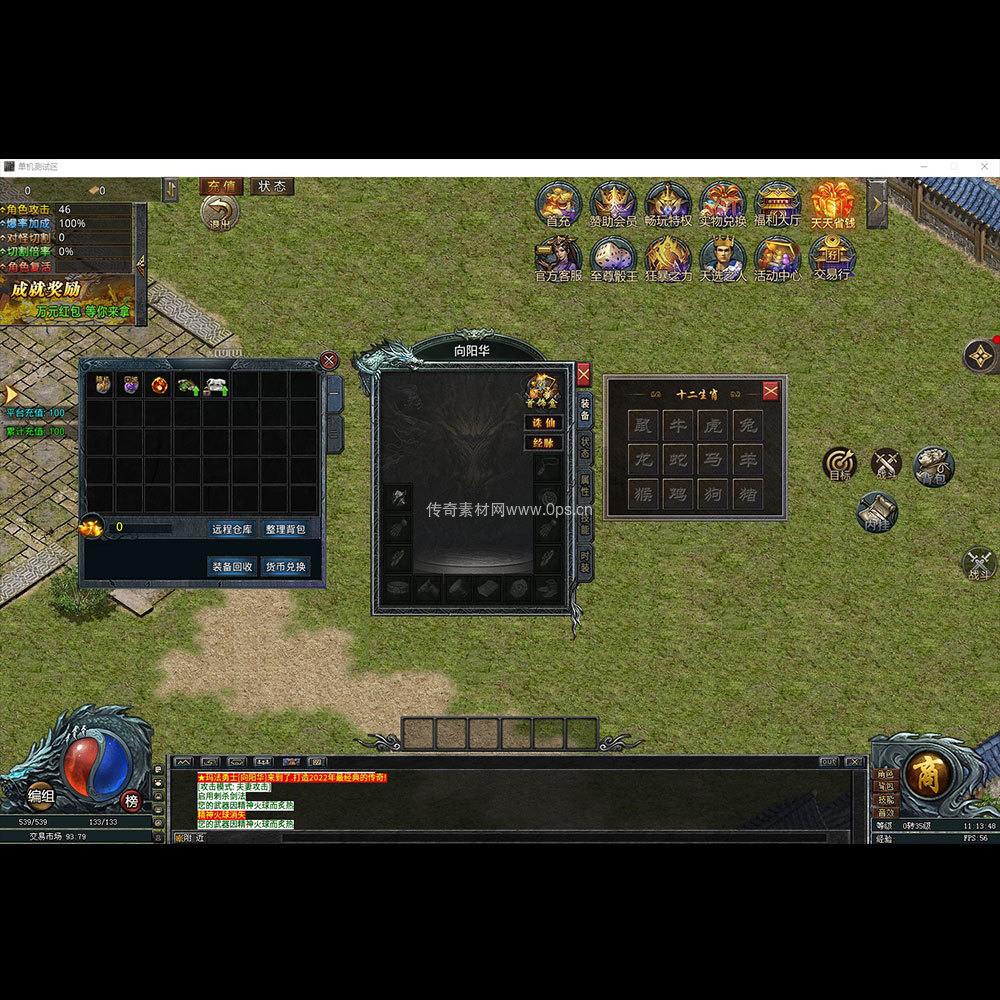Close the 十二生肖 zodiac window
Image resolution: width=1000 pixels, height=1000 pixels.
770,391
